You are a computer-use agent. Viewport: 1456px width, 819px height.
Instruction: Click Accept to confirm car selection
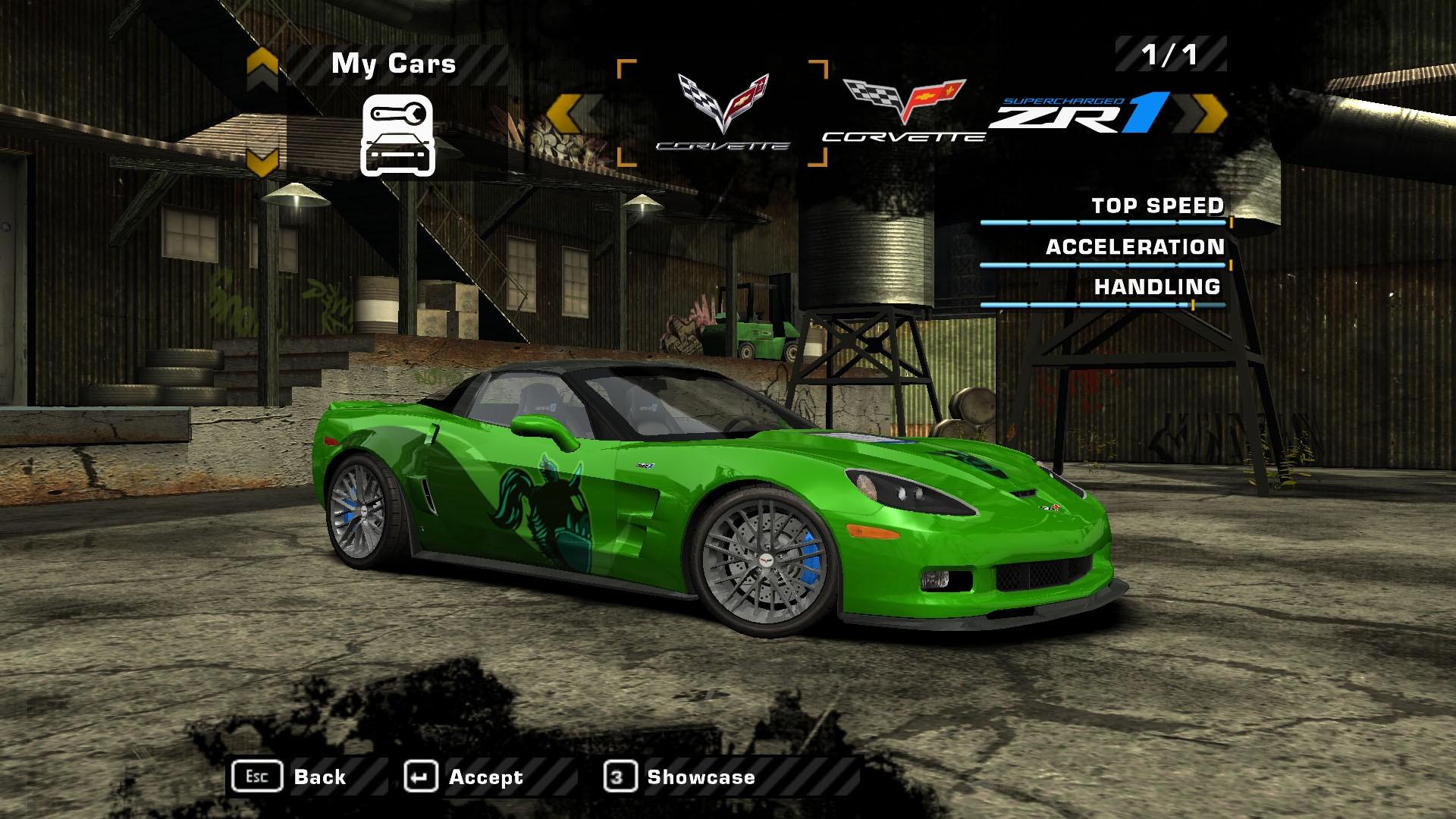[485, 776]
